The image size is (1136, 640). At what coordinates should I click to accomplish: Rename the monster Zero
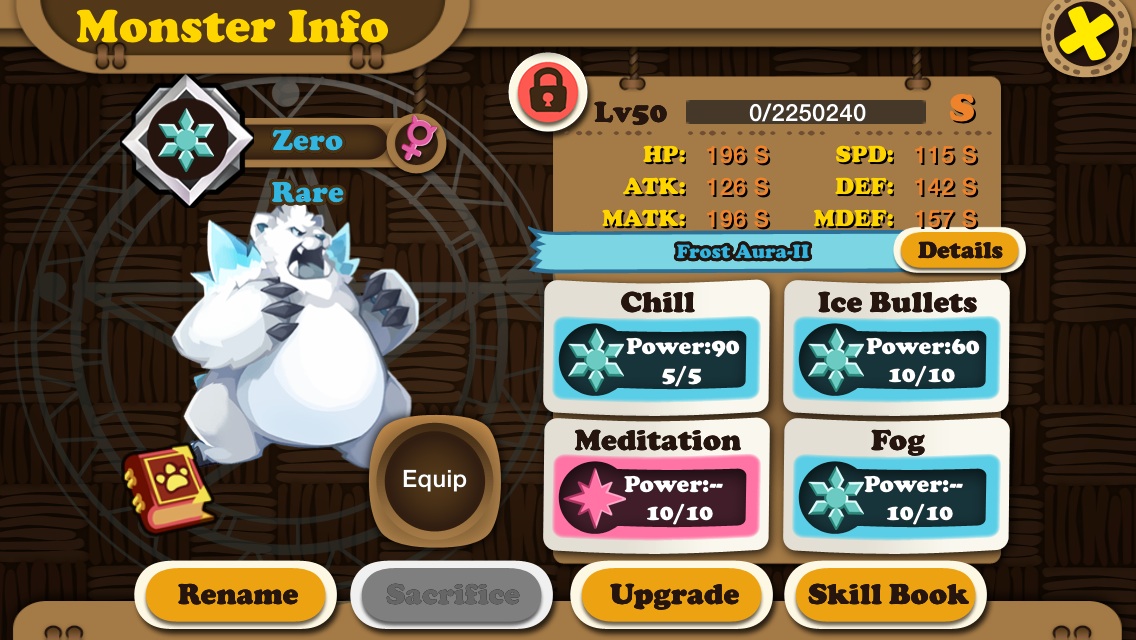(237, 595)
